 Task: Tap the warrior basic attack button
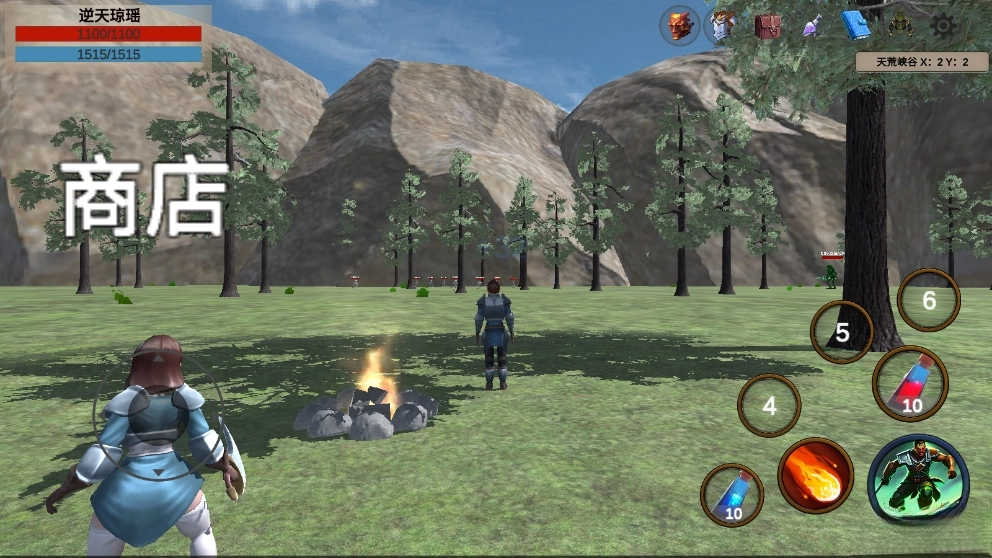(x=918, y=479)
